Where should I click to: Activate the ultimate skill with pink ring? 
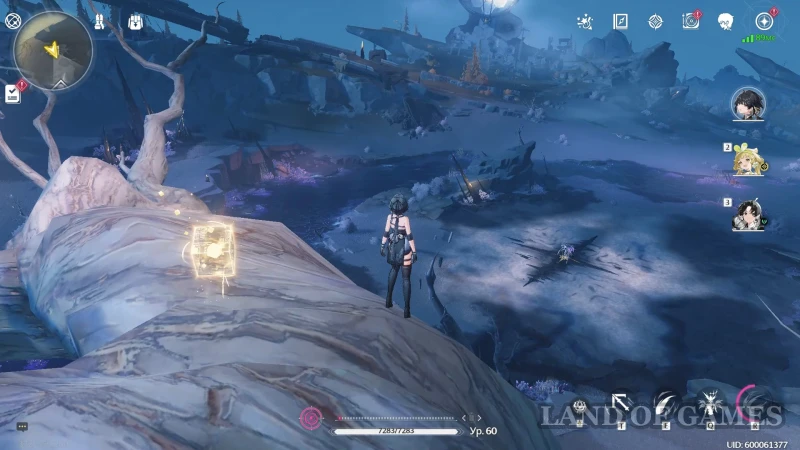pyautogui.click(x=752, y=404)
